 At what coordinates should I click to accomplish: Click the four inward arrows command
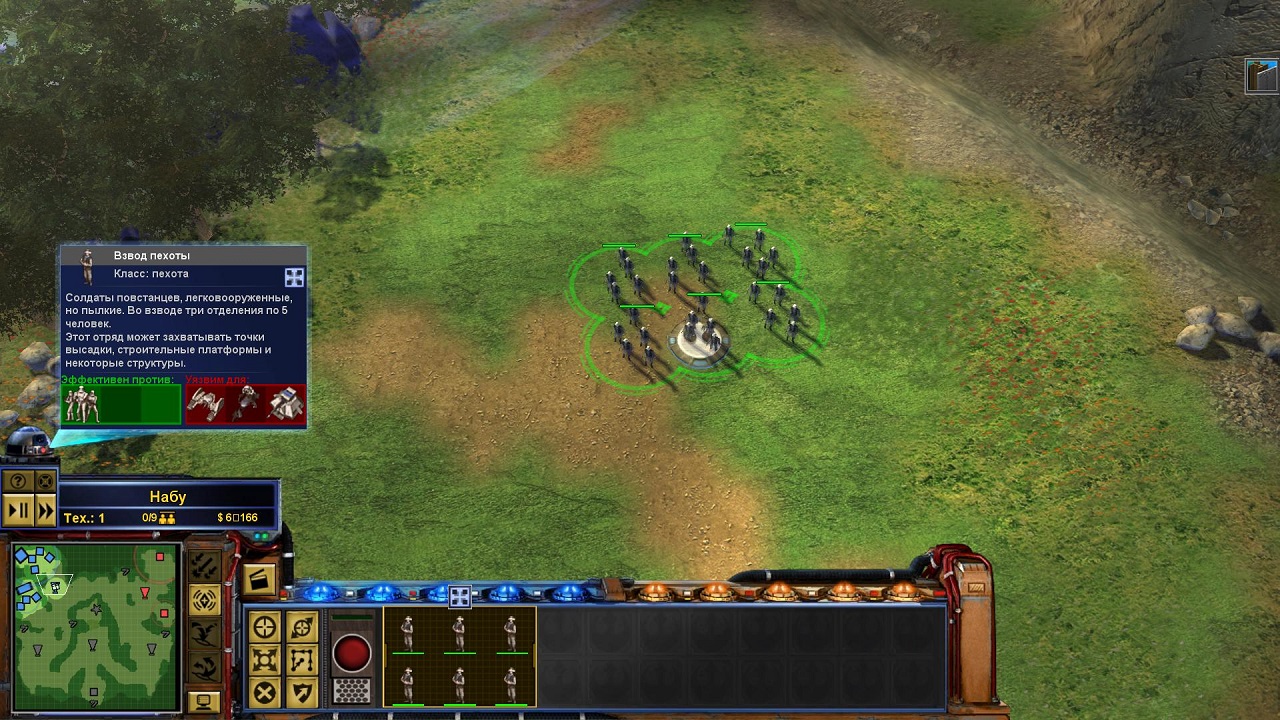265,660
